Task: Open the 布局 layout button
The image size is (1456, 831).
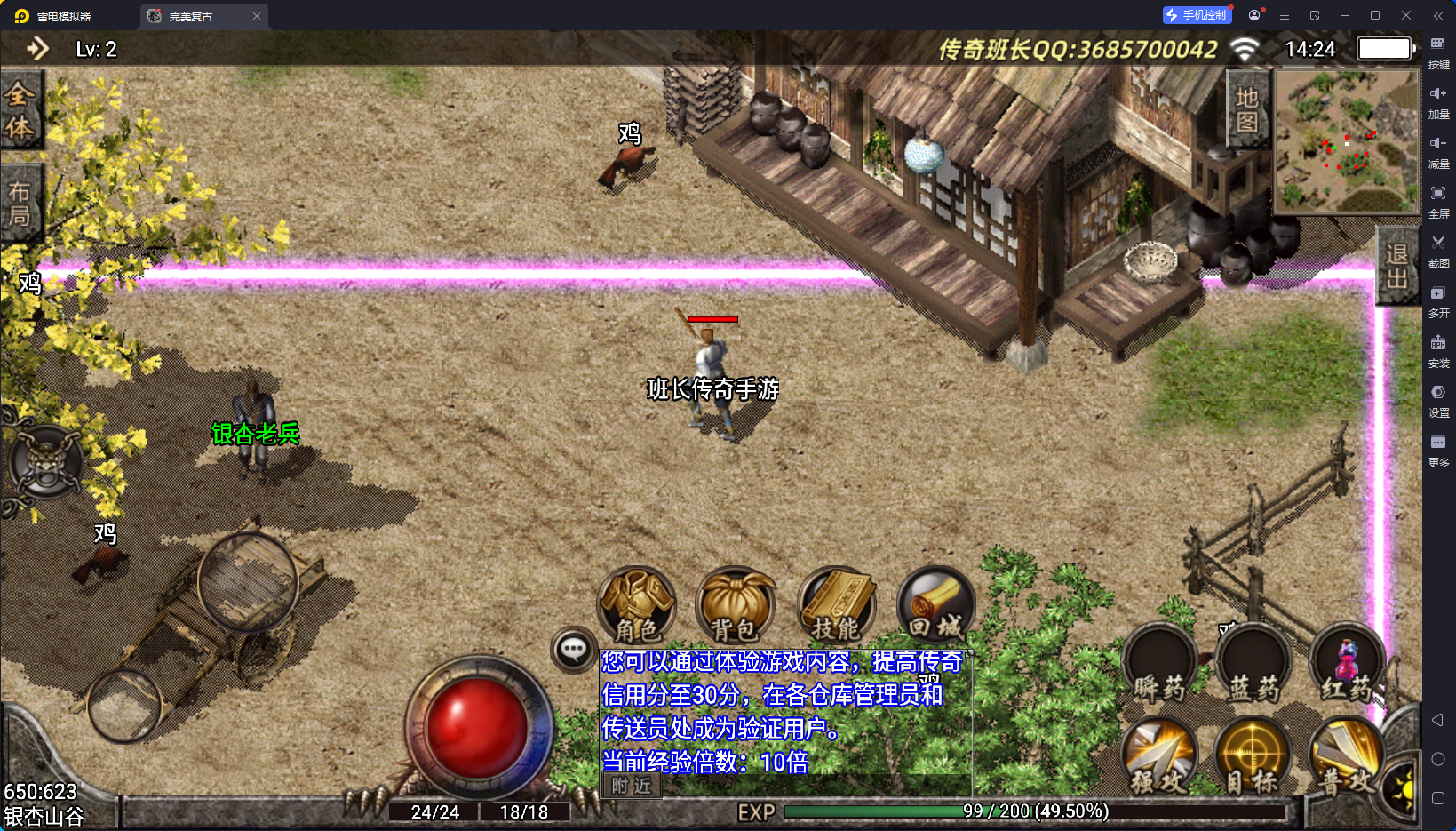Action: [20, 204]
